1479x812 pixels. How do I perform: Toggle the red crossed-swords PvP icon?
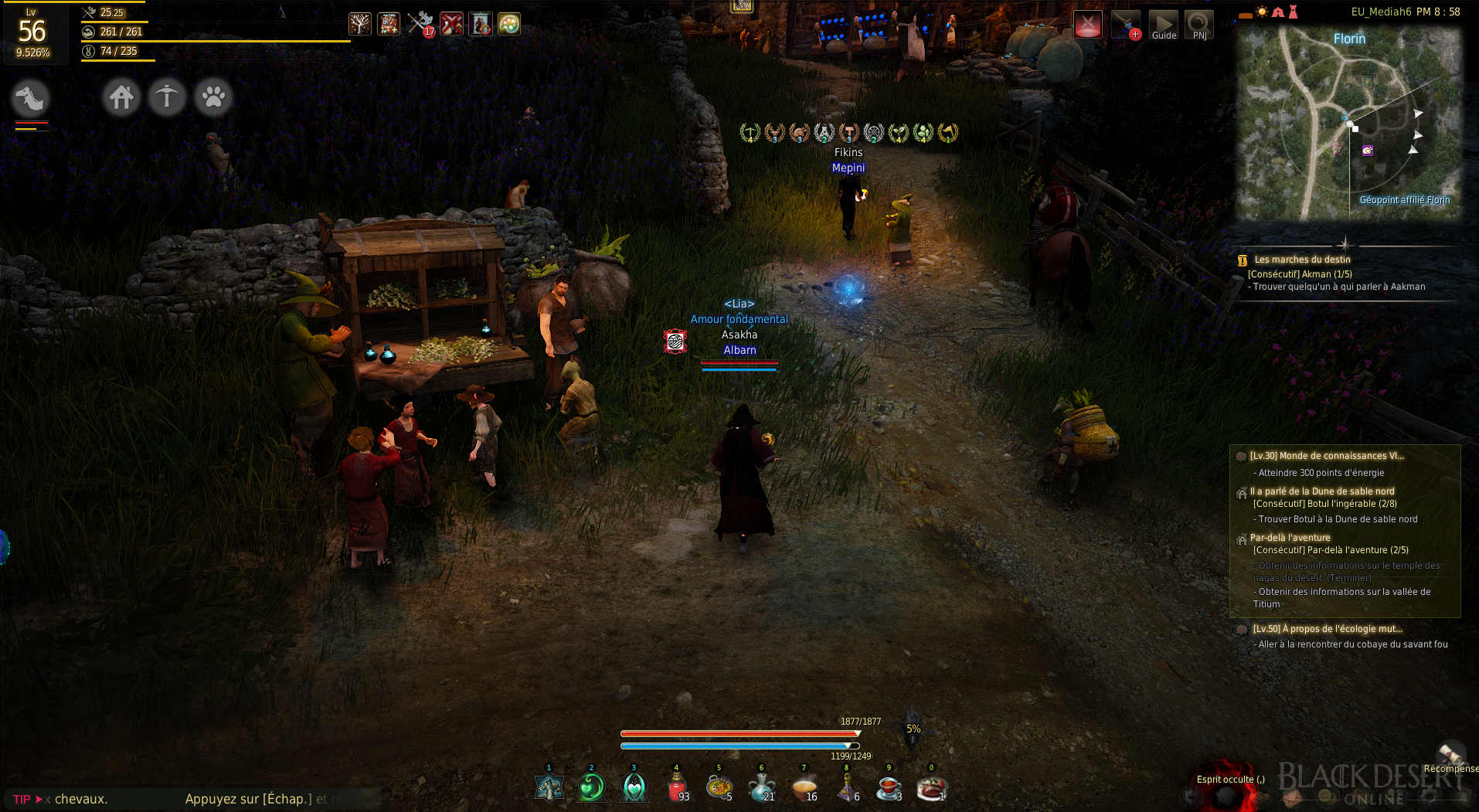[x=1087, y=25]
